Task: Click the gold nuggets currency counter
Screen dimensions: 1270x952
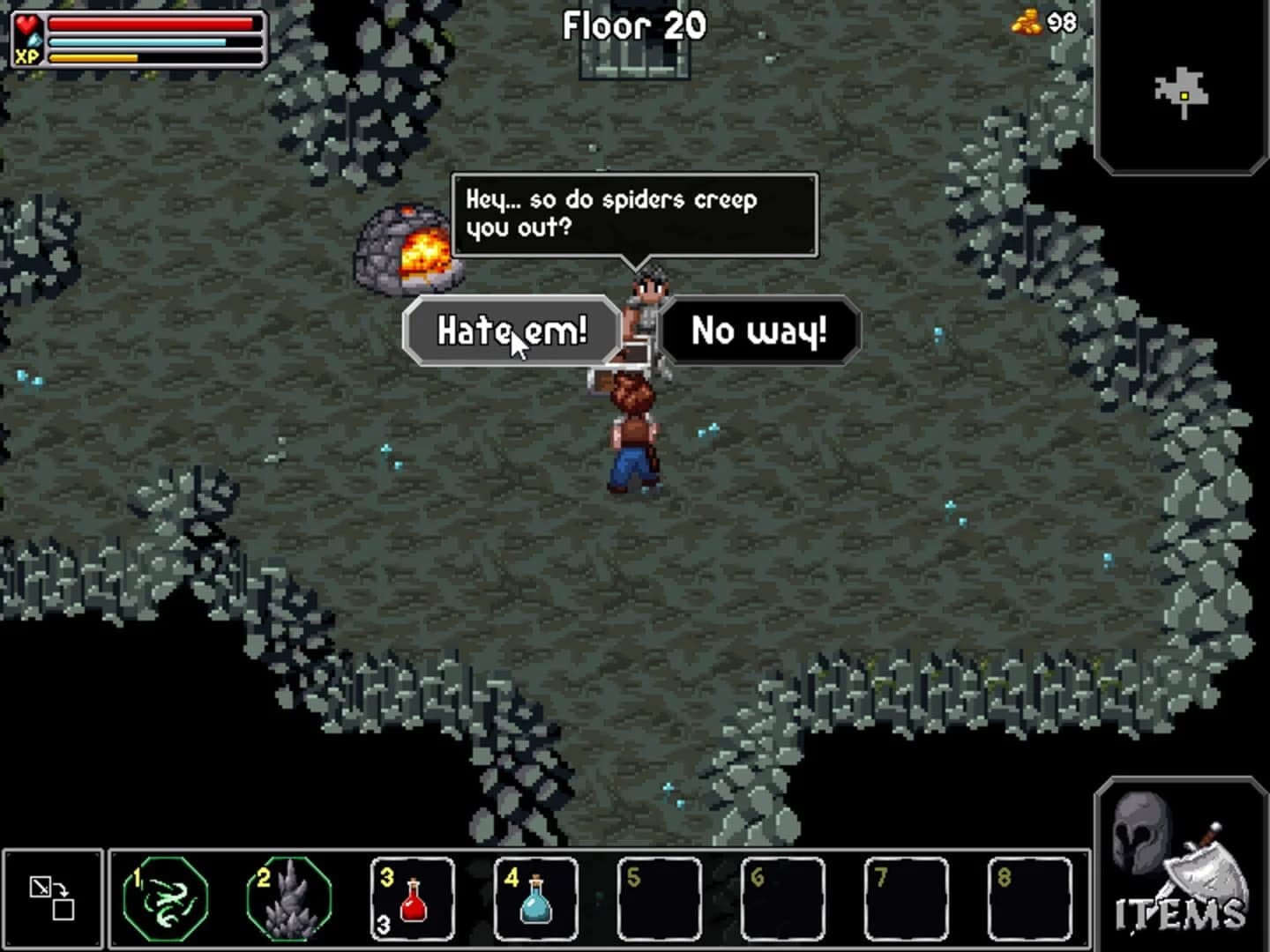Action: click(1027, 24)
